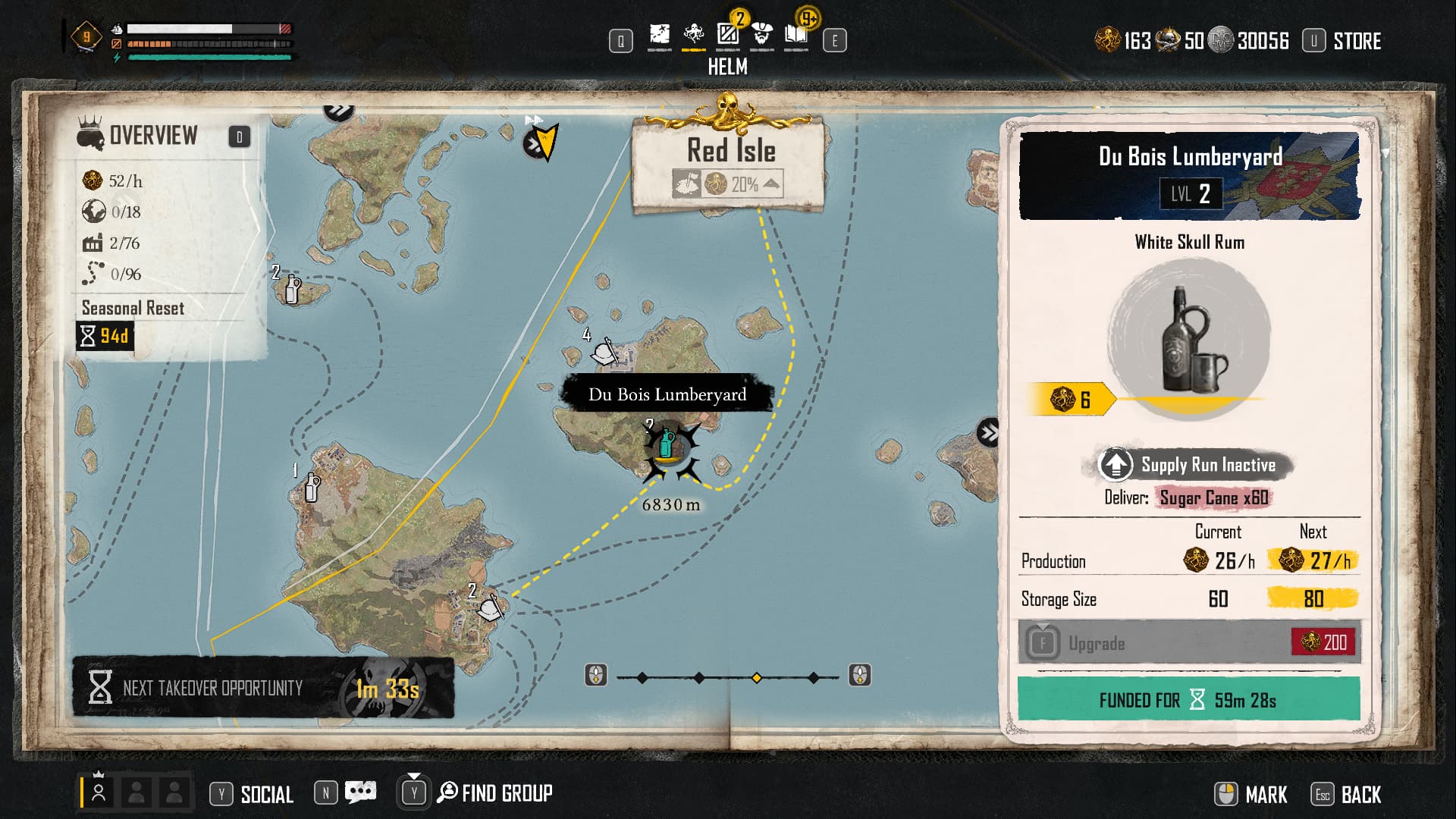Screen dimensions: 1456x819
Task: Select the level 4 manufactory marker
Action: coord(605,352)
